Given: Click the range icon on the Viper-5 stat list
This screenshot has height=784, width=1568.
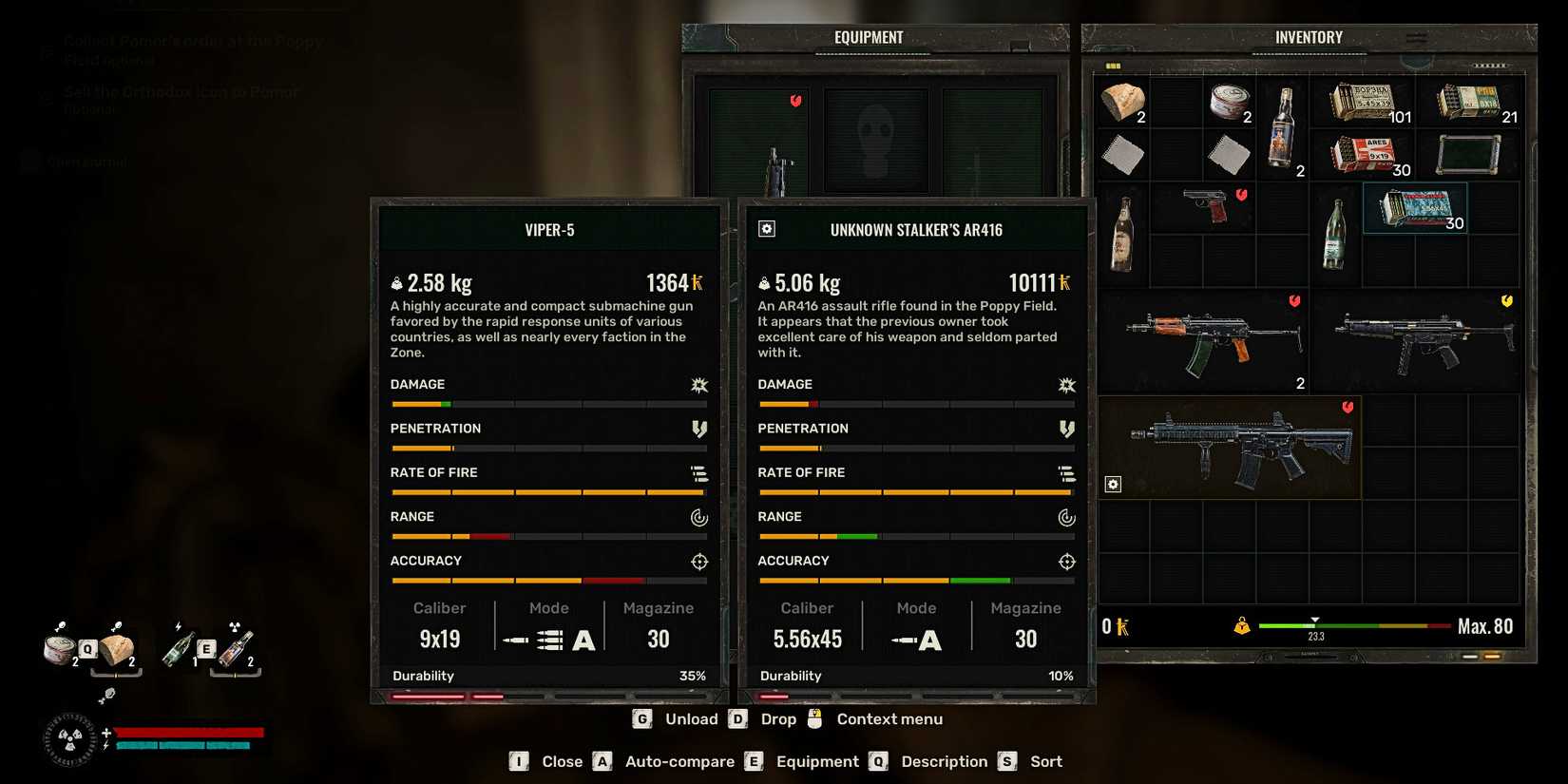Looking at the screenshot, I should pos(699,517).
